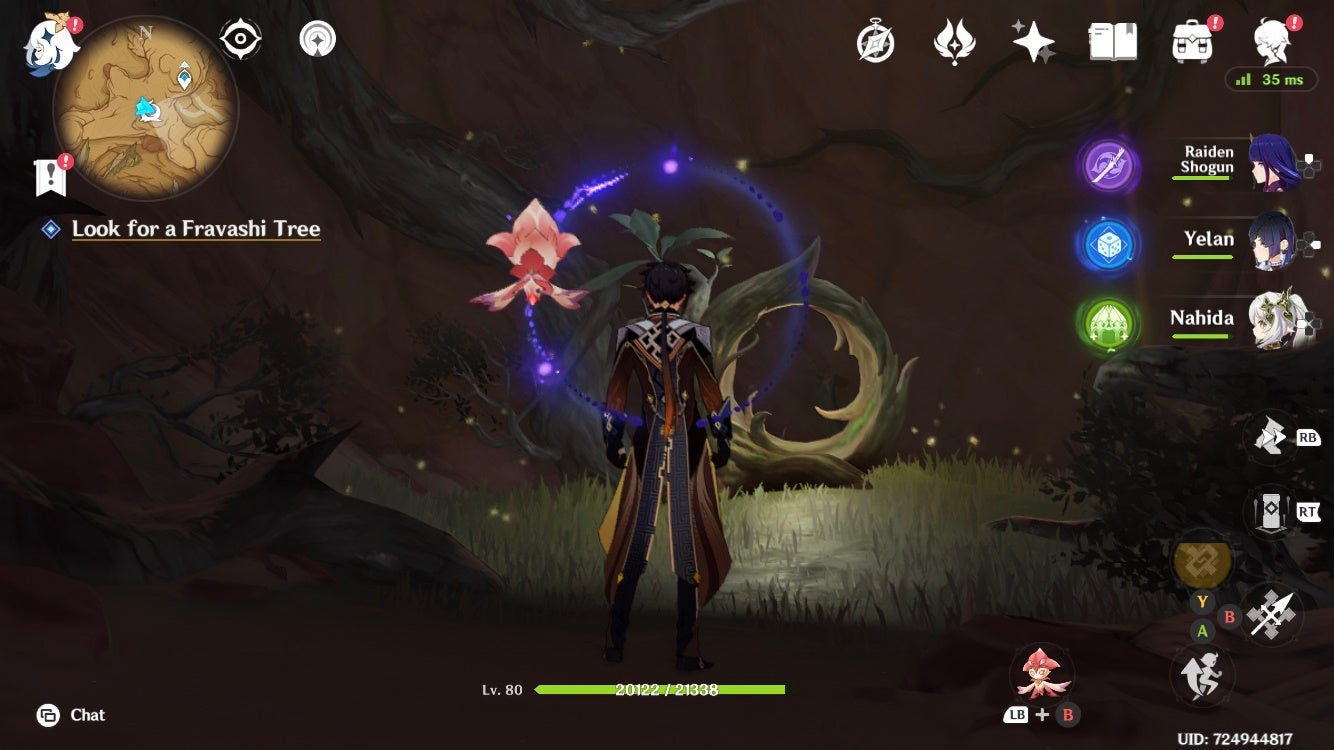Viewport: 1334px width, 750px height.
Task: Open the inventory backpack icon
Action: pos(1190,42)
